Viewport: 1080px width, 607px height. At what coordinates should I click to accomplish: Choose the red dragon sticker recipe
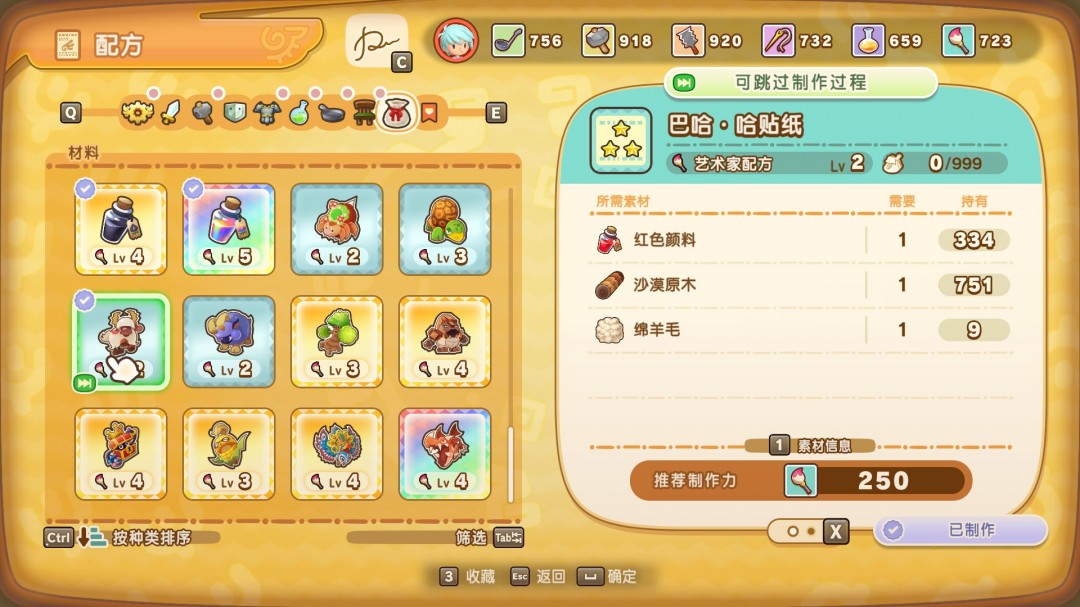(445, 453)
